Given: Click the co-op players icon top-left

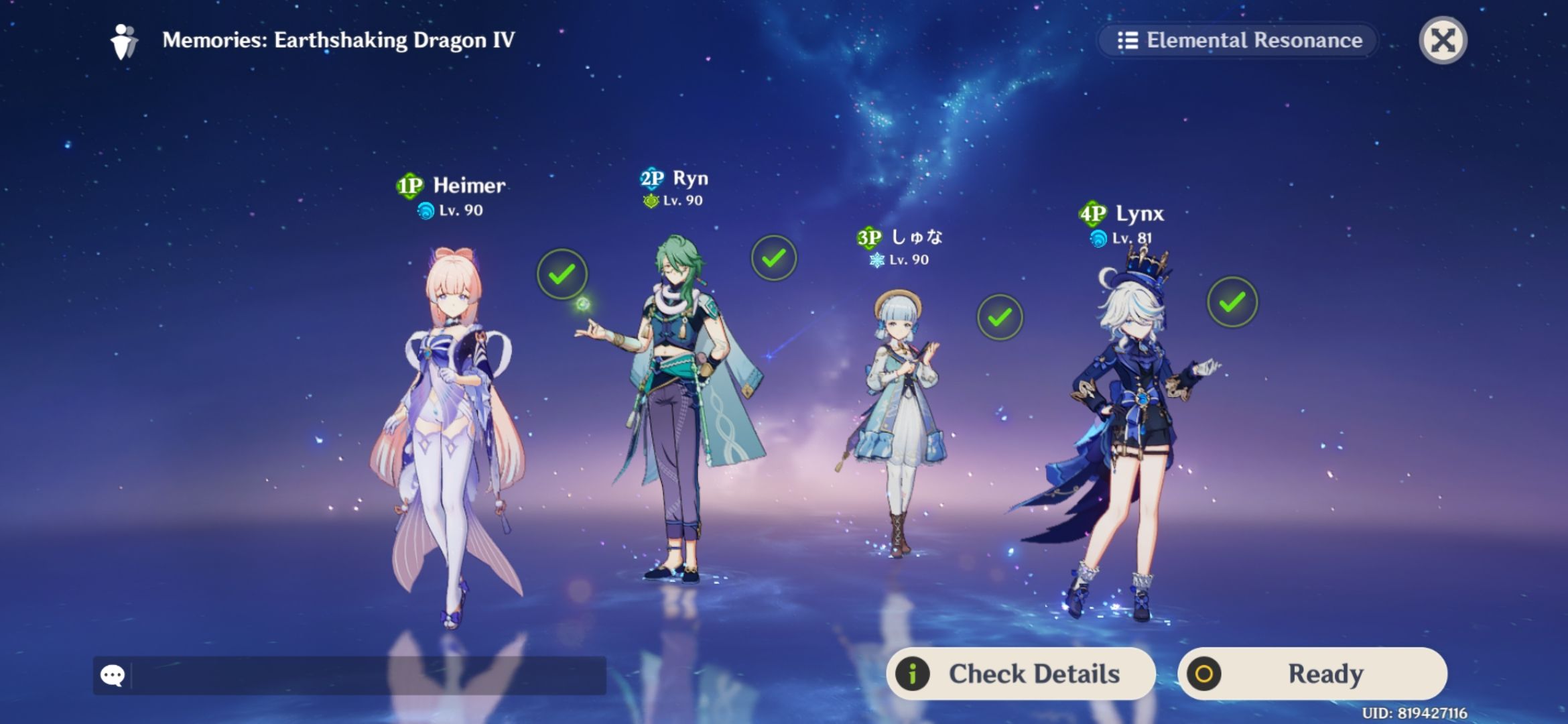Looking at the screenshot, I should coord(123,40).
